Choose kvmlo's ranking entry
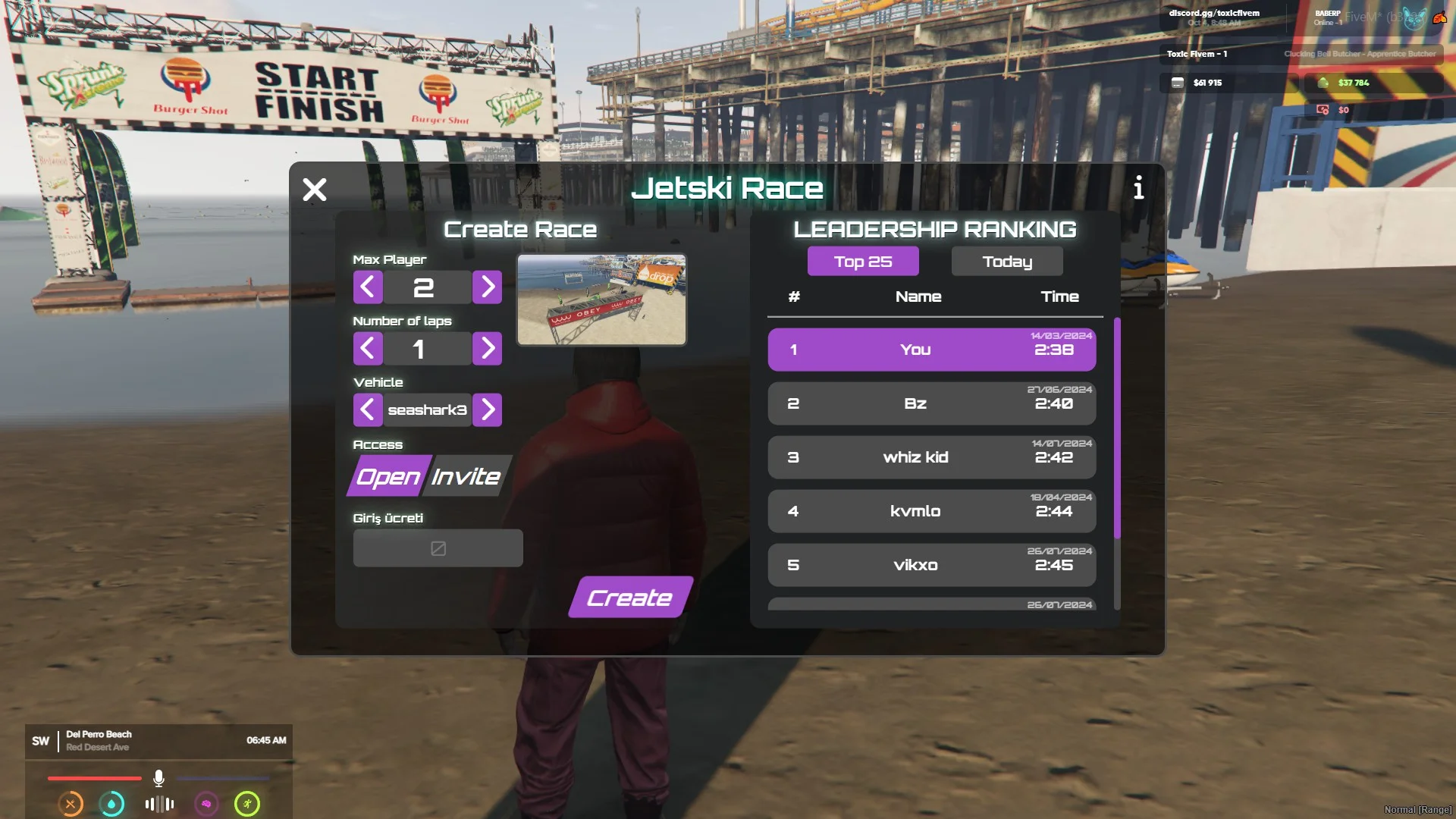The height and width of the screenshot is (819, 1456). (931, 511)
